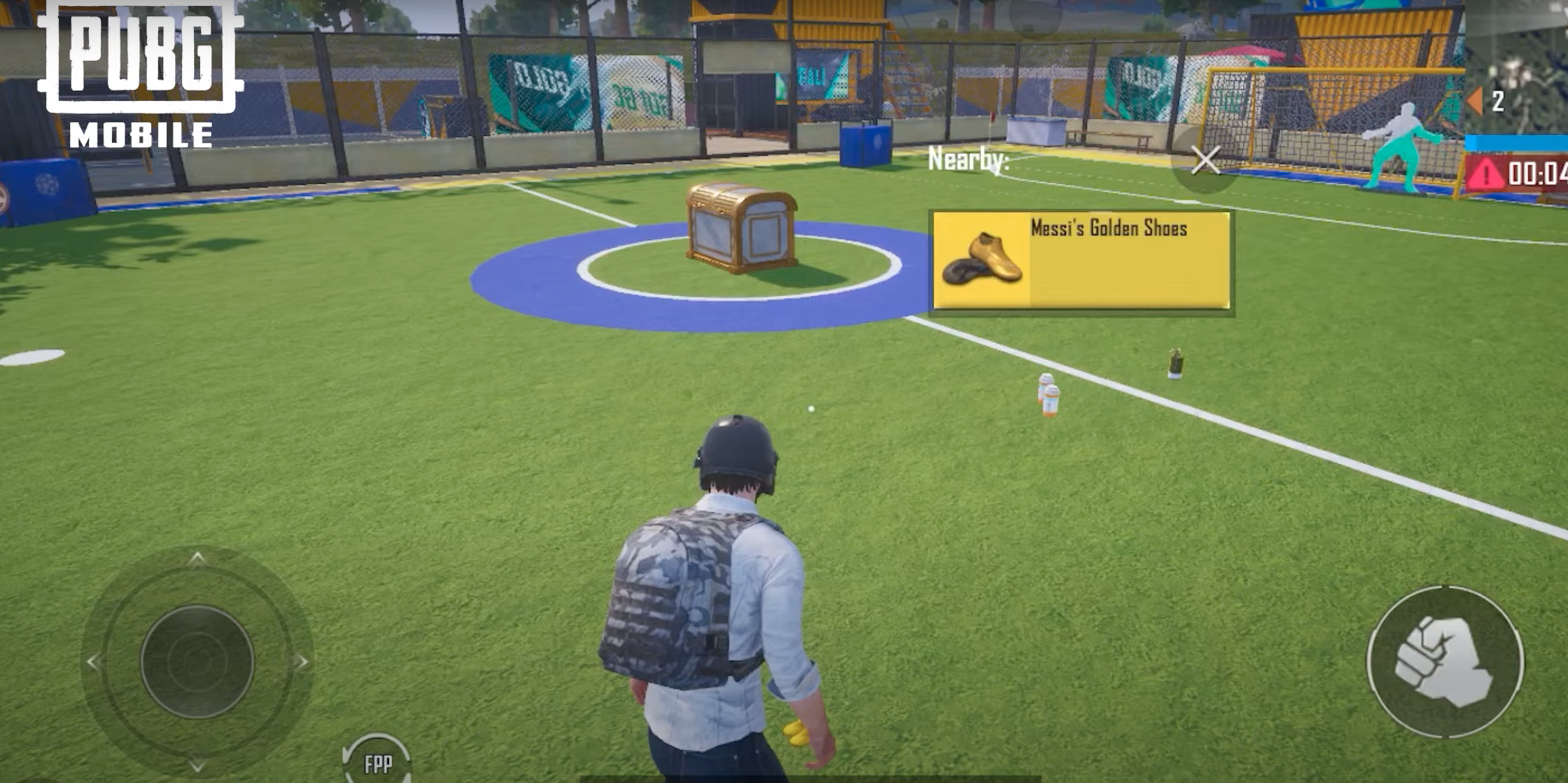The width and height of the screenshot is (1568, 783).
Task: Toggle the FPP camera view button
Action: [x=377, y=762]
